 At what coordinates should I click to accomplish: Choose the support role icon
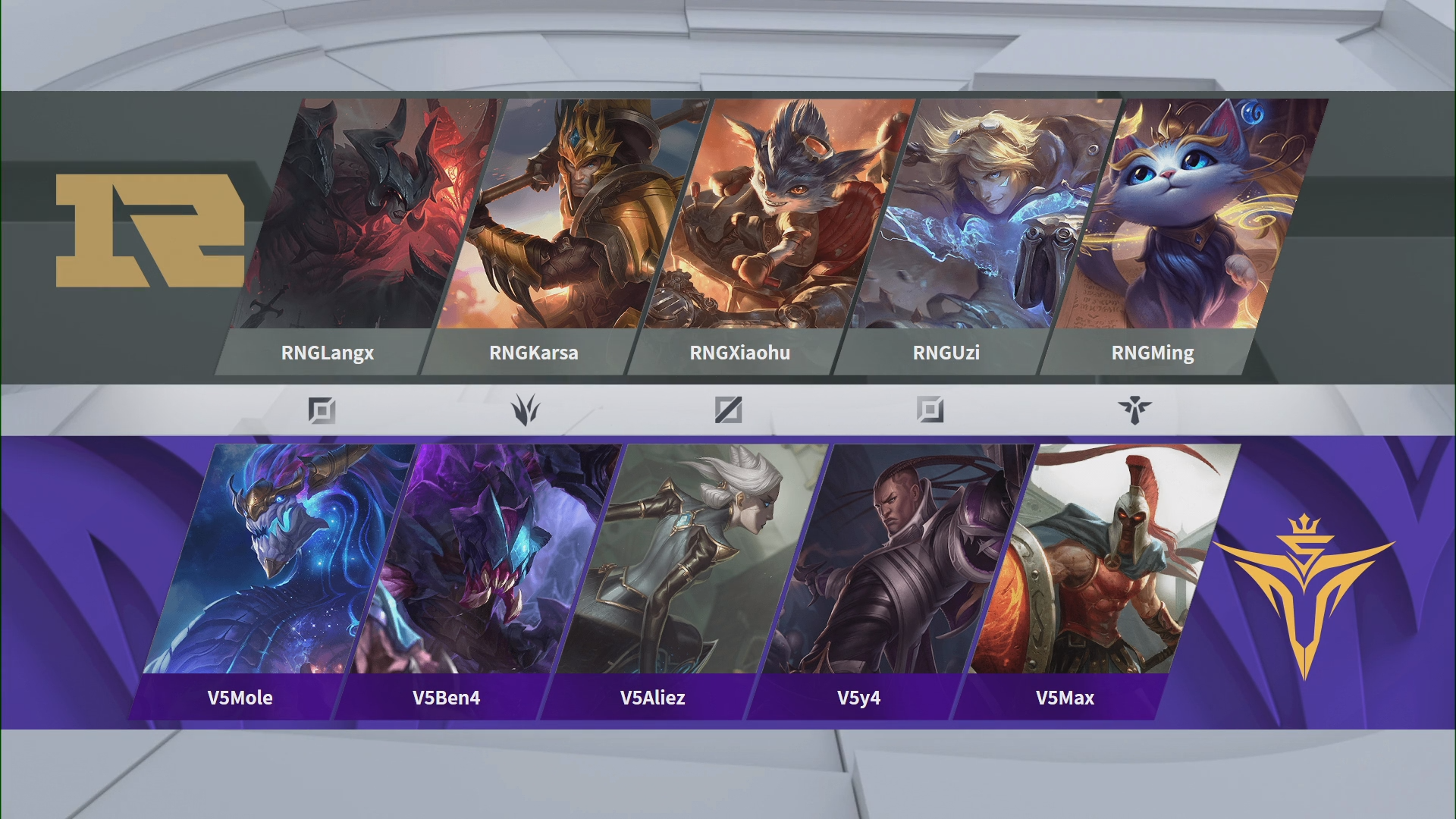point(1134,410)
